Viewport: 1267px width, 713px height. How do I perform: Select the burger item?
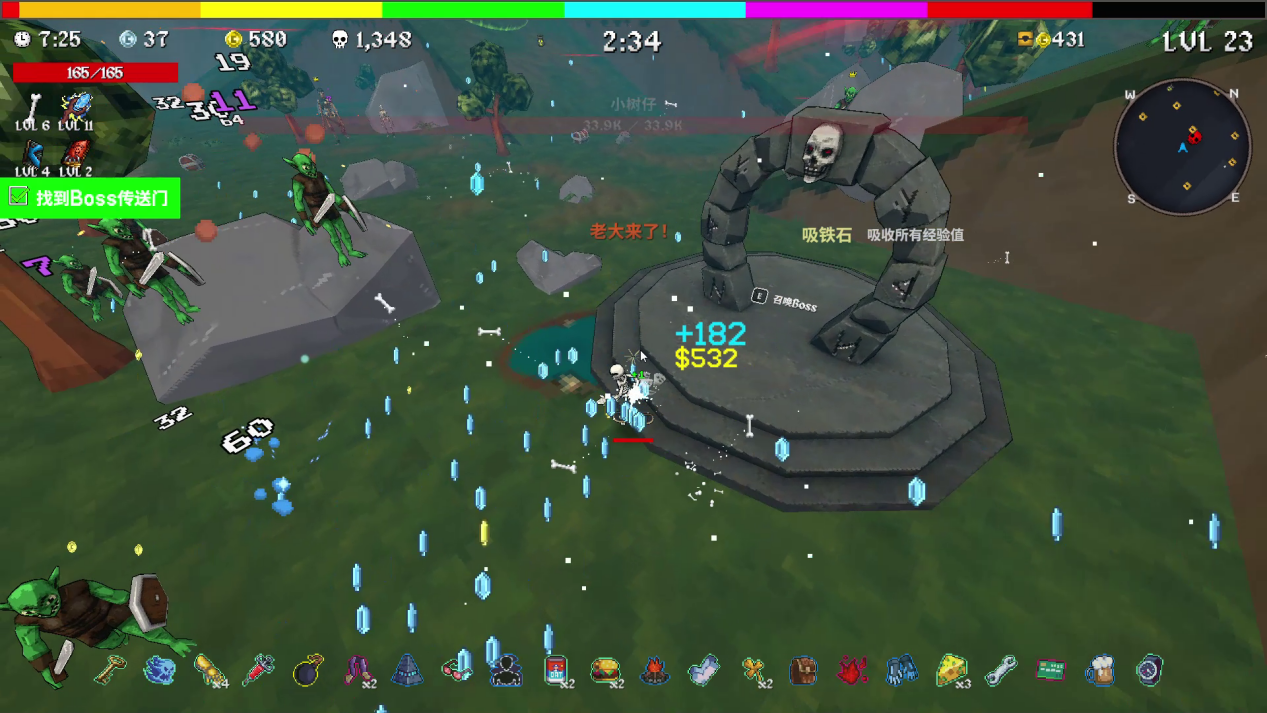[x=605, y=670]
